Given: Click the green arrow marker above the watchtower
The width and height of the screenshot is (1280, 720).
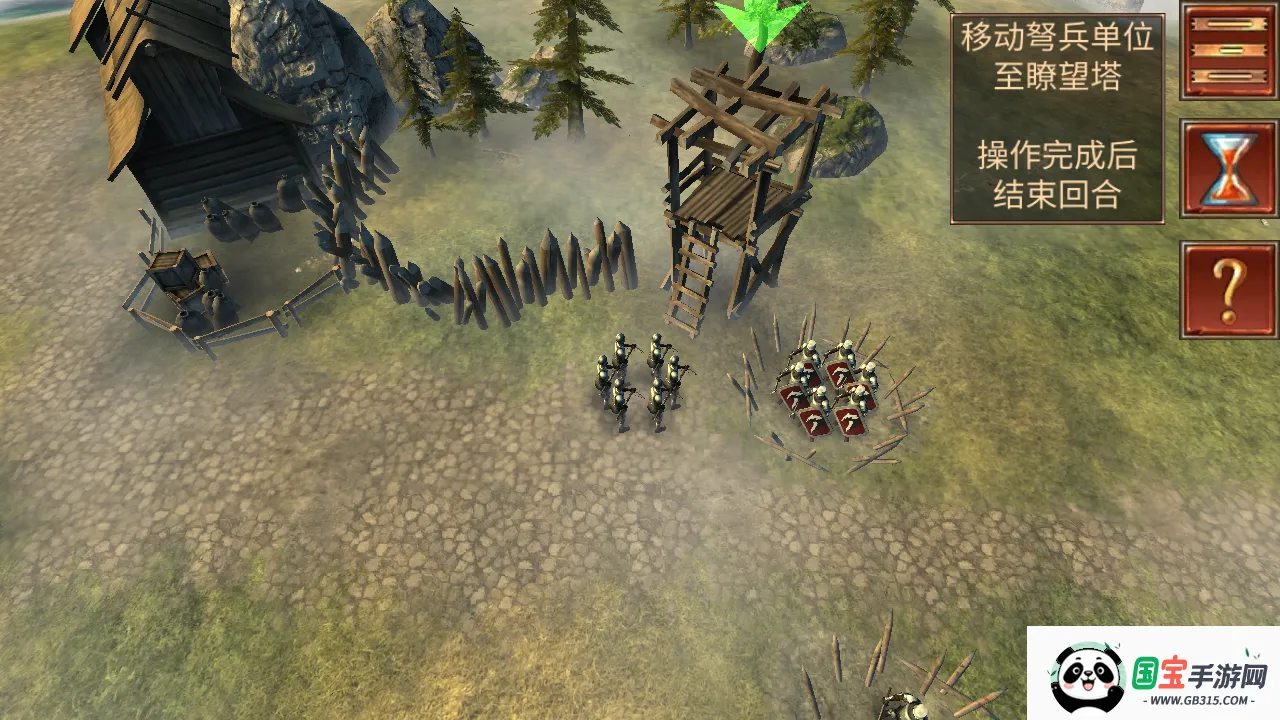Looking at the screenshot, I should 760,24.
